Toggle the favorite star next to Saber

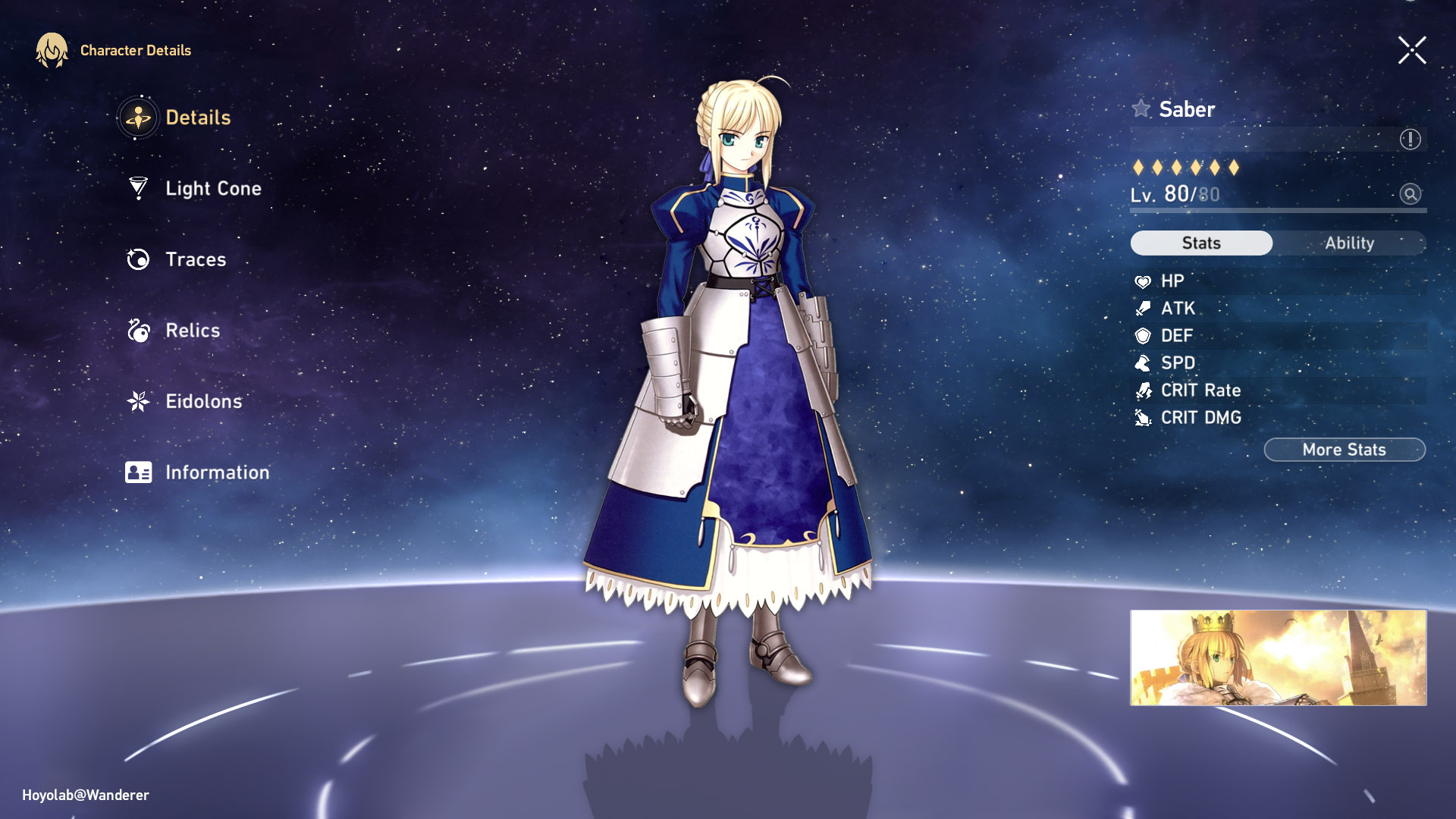pos(1141,108)
